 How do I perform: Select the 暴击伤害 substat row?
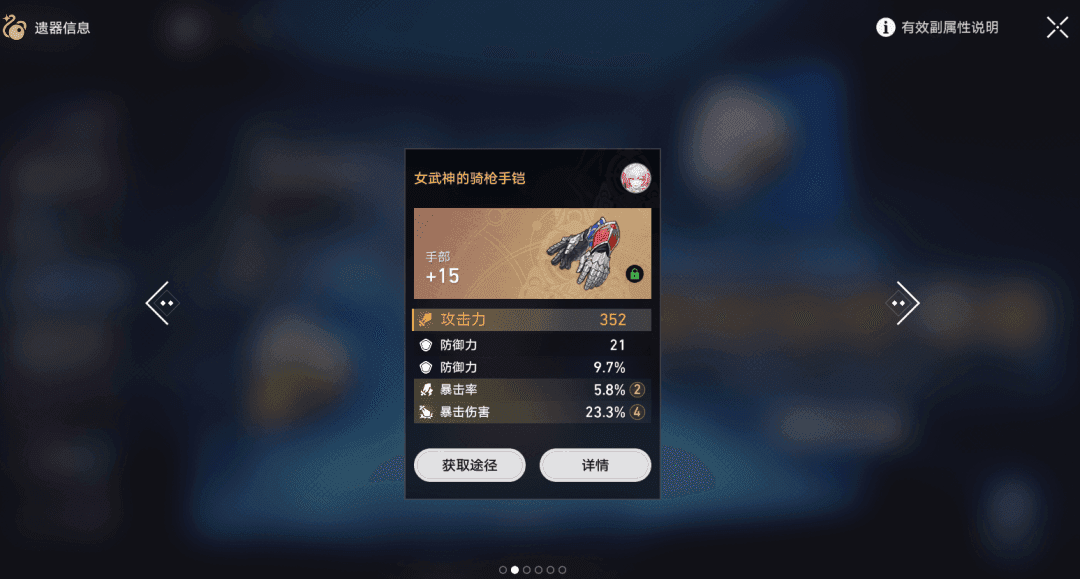click(531, 412)
